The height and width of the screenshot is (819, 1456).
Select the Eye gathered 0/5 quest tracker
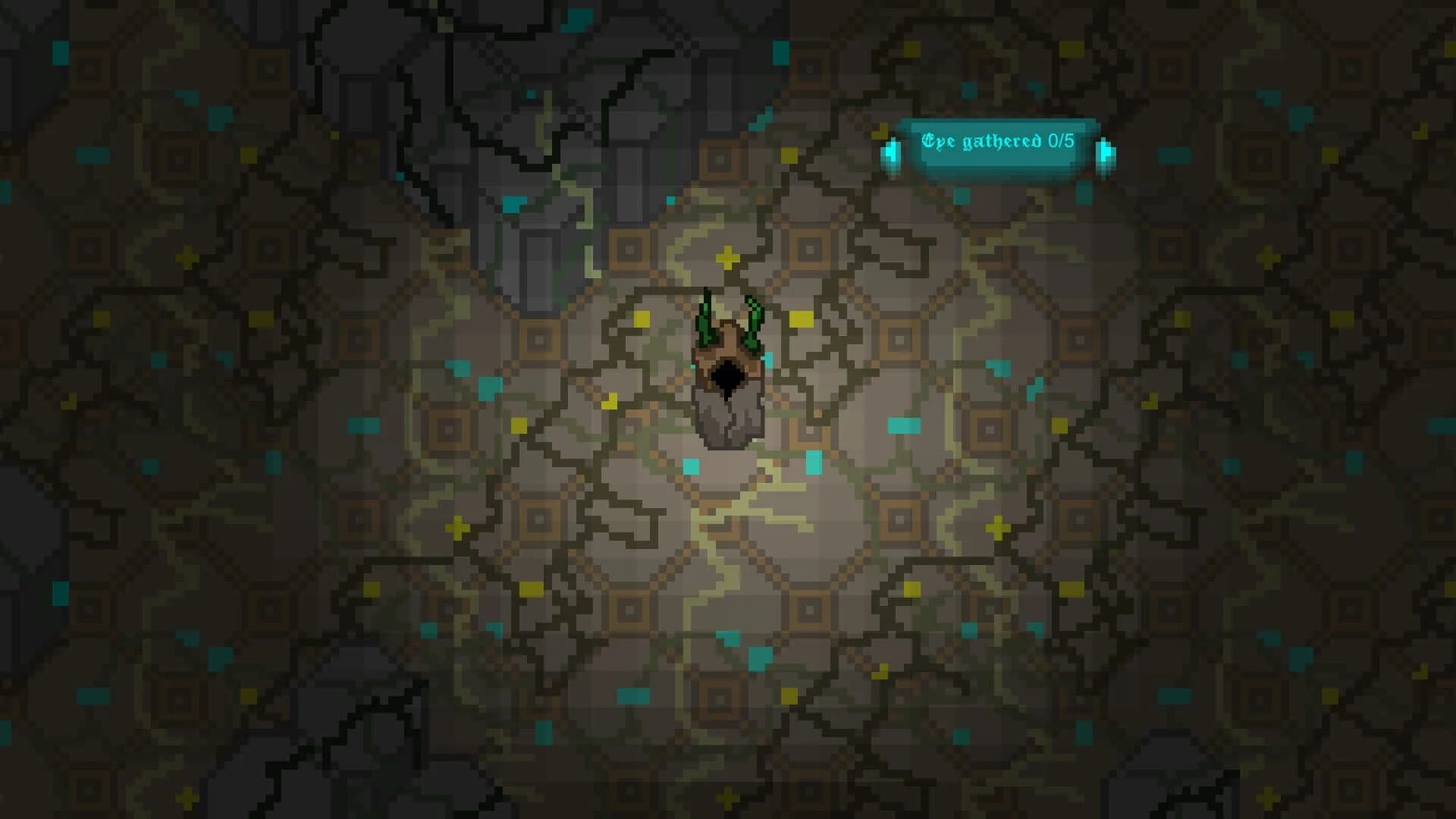click(998, 140)
